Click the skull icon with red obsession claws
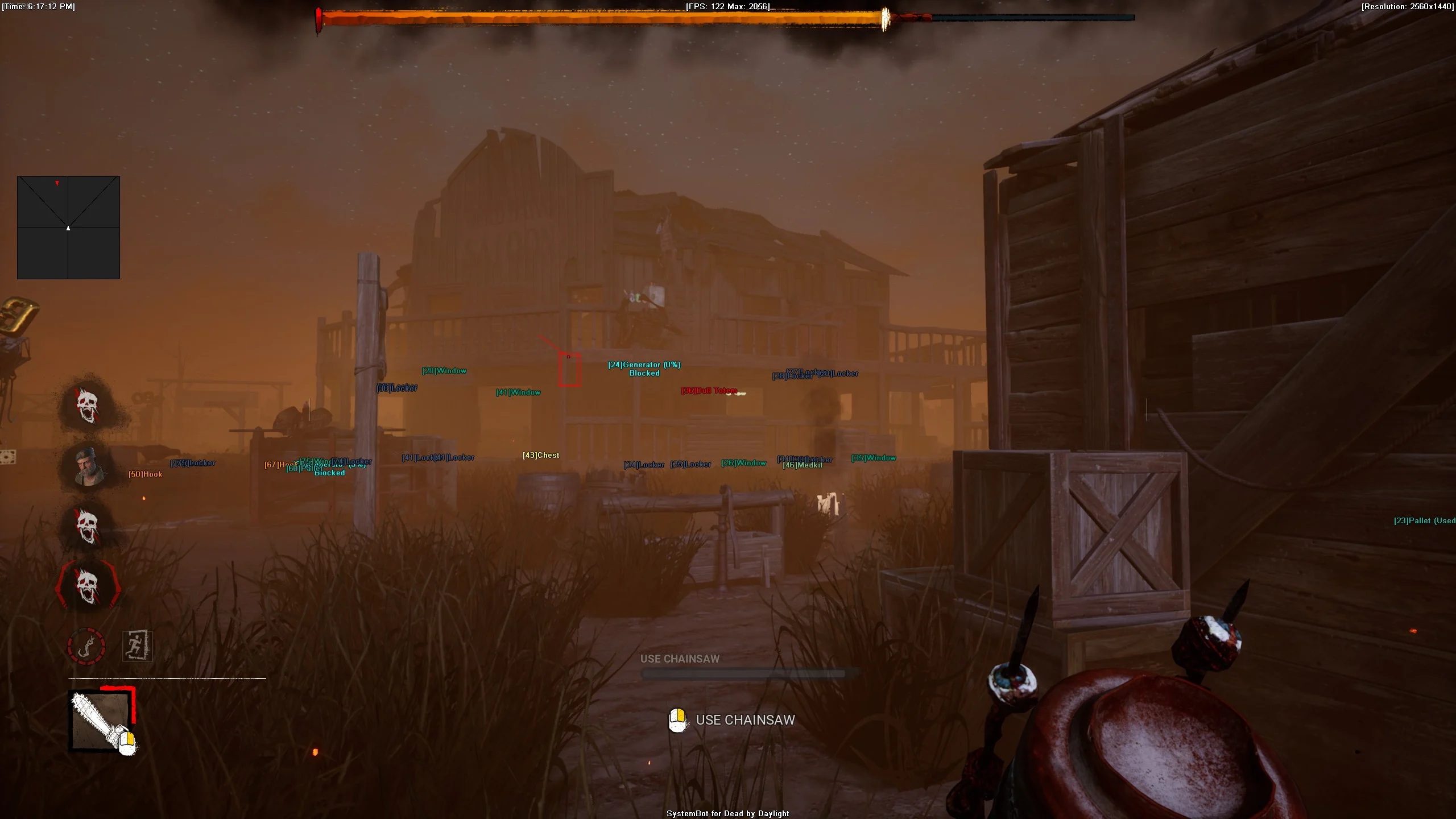1456x819 pixels. [88, 586]
